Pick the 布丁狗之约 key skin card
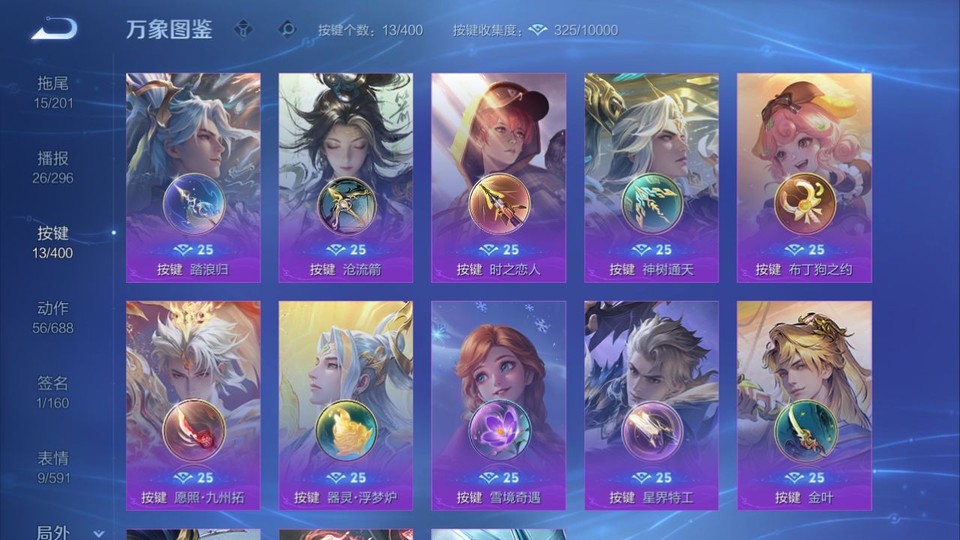The height and width of the screenshot is (540, 960). (x=804, y=177)
